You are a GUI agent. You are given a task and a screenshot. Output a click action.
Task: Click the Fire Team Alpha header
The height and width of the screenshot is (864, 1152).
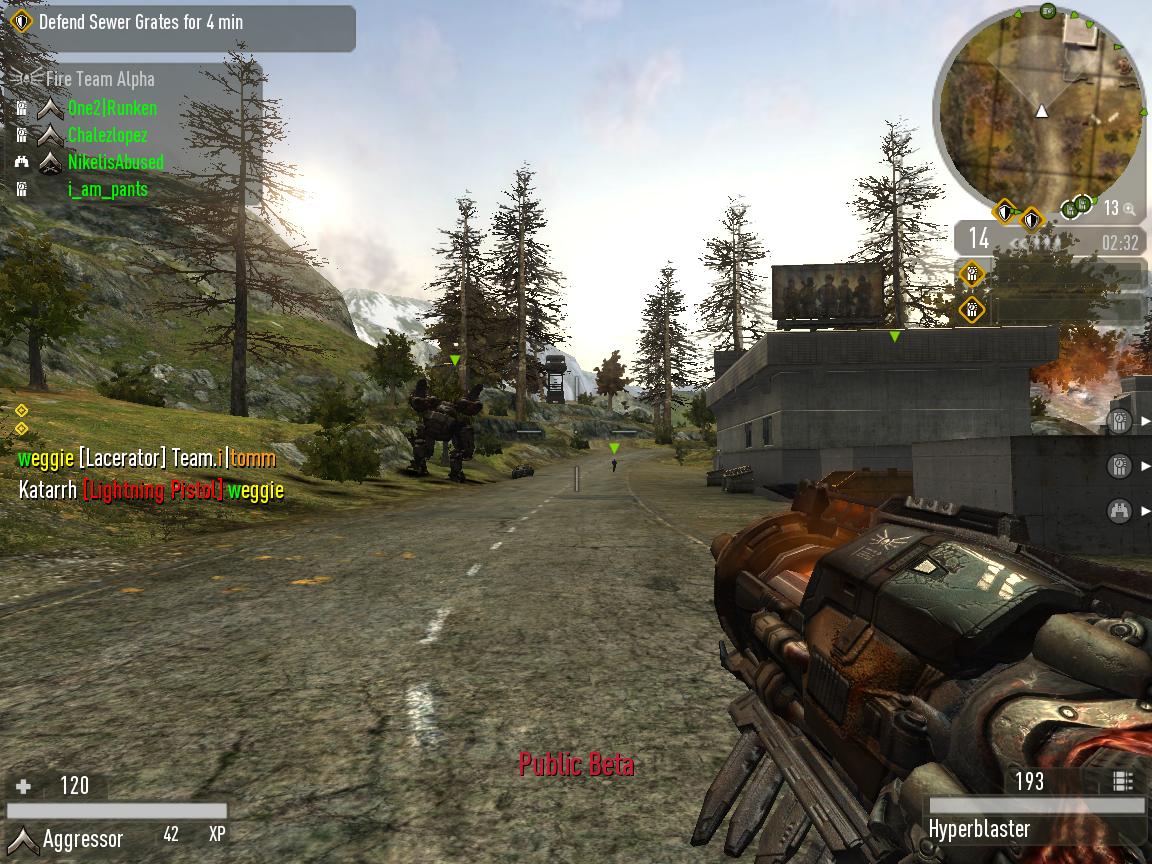click(x=99, y=79)
